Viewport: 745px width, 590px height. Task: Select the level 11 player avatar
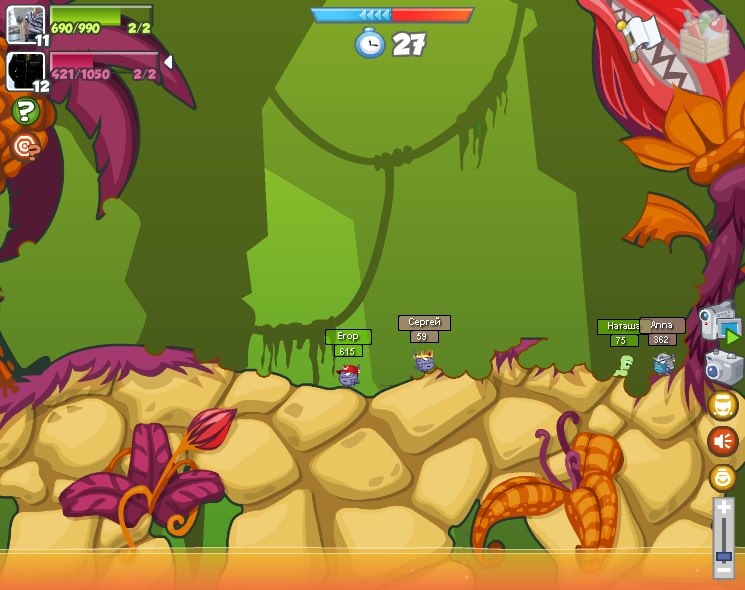click(25, 24)
